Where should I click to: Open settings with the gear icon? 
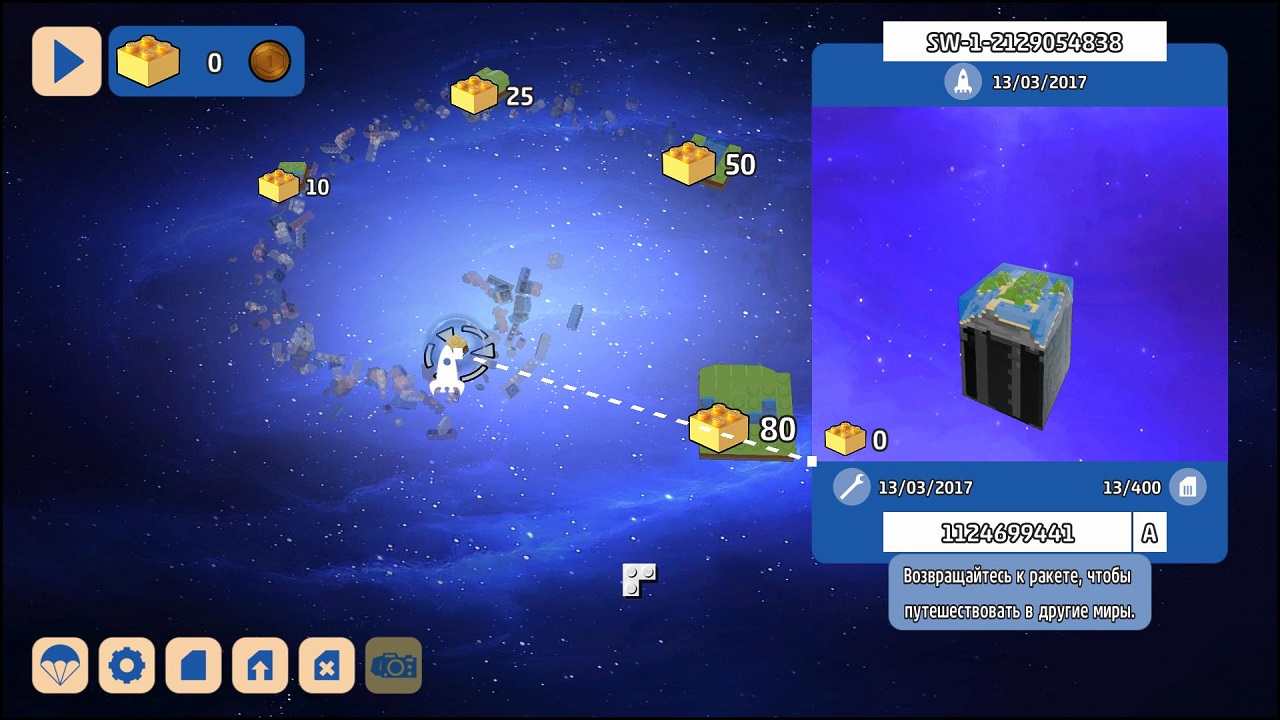point(127,665)
